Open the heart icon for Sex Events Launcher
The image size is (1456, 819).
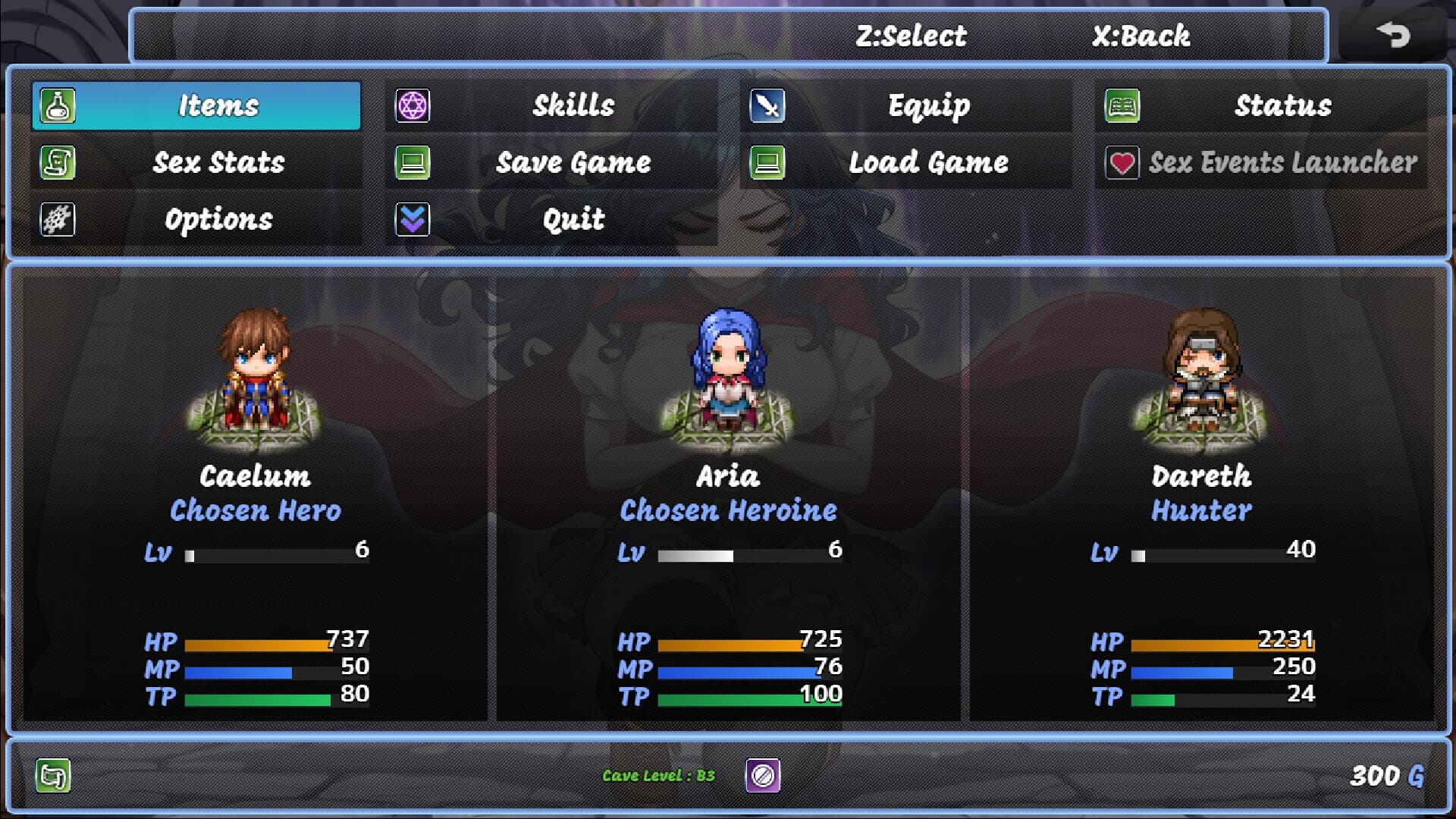click(x=1123, y=162)
